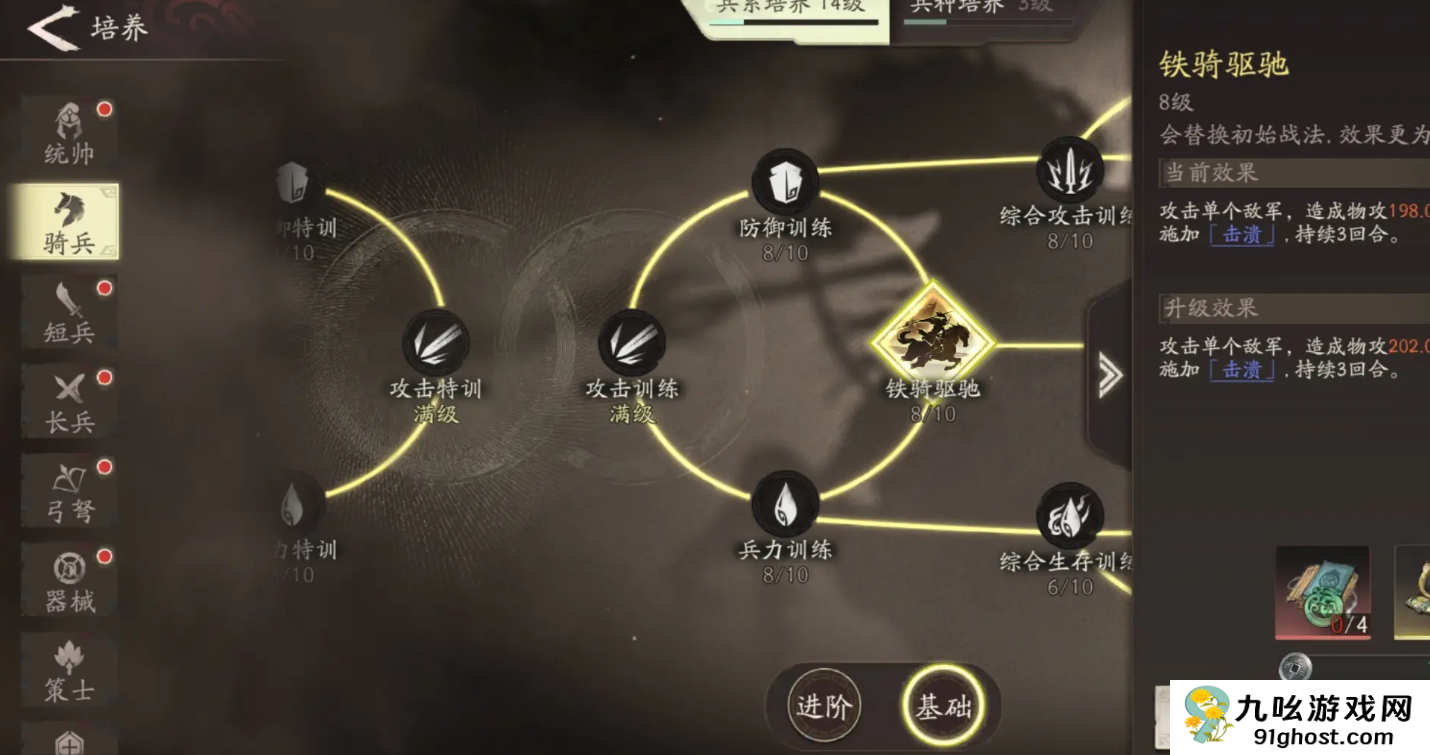1430x755 pixels.
Task: Open the 器械 siege tab
Action: 69,579
